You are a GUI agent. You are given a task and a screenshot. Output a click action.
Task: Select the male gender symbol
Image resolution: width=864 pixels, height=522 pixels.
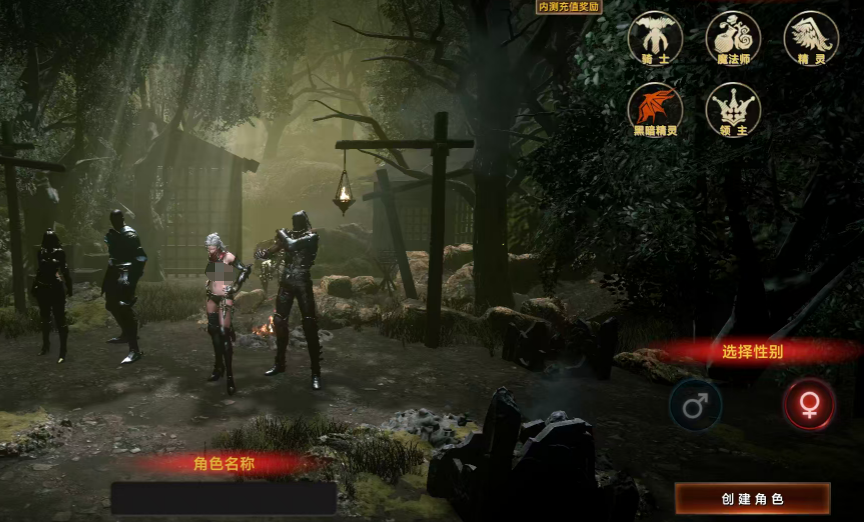695,406
